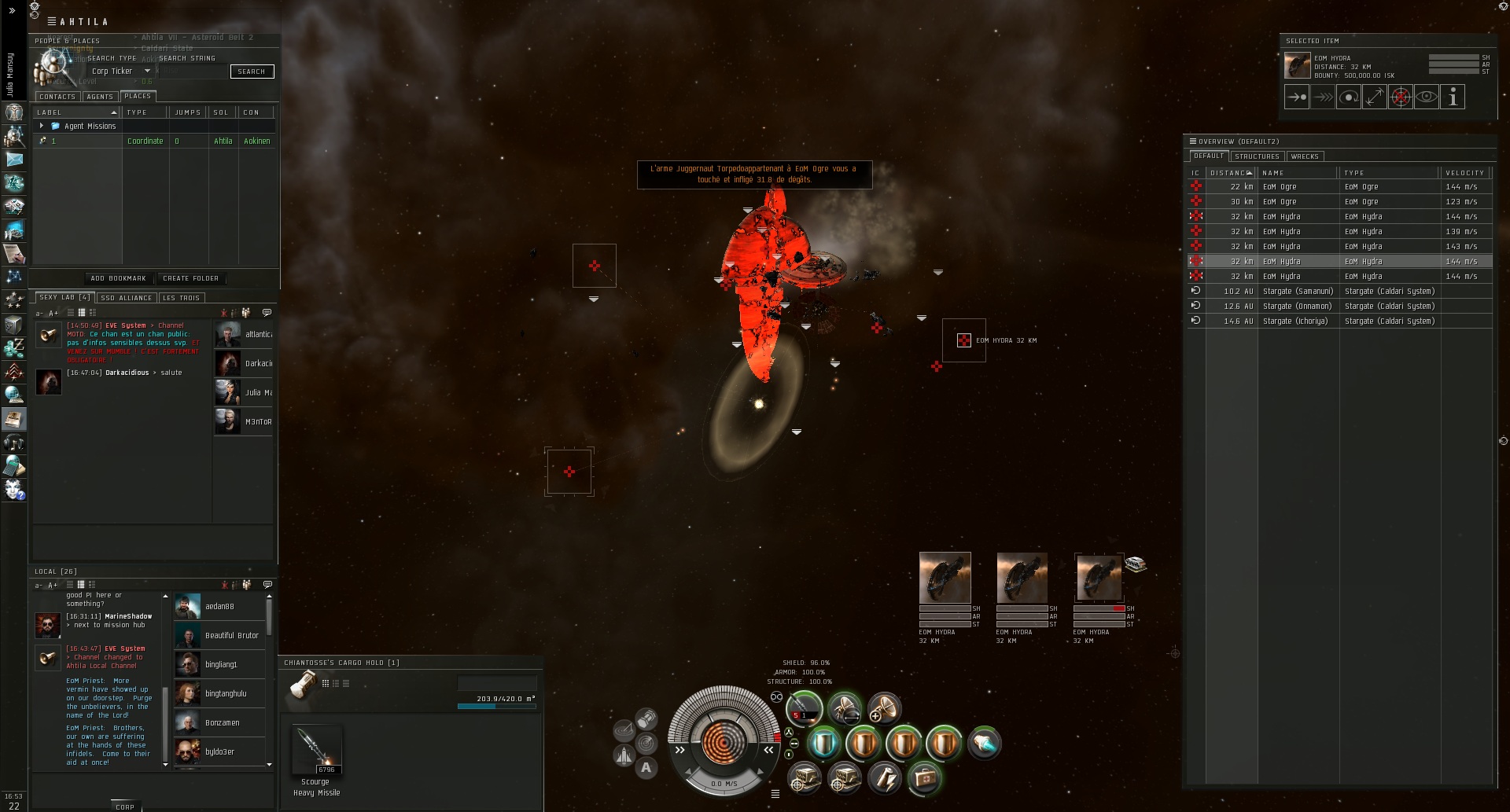
Task: Select the Scourge Heavy Missile cargo item
Action: (x=316, y=751)
